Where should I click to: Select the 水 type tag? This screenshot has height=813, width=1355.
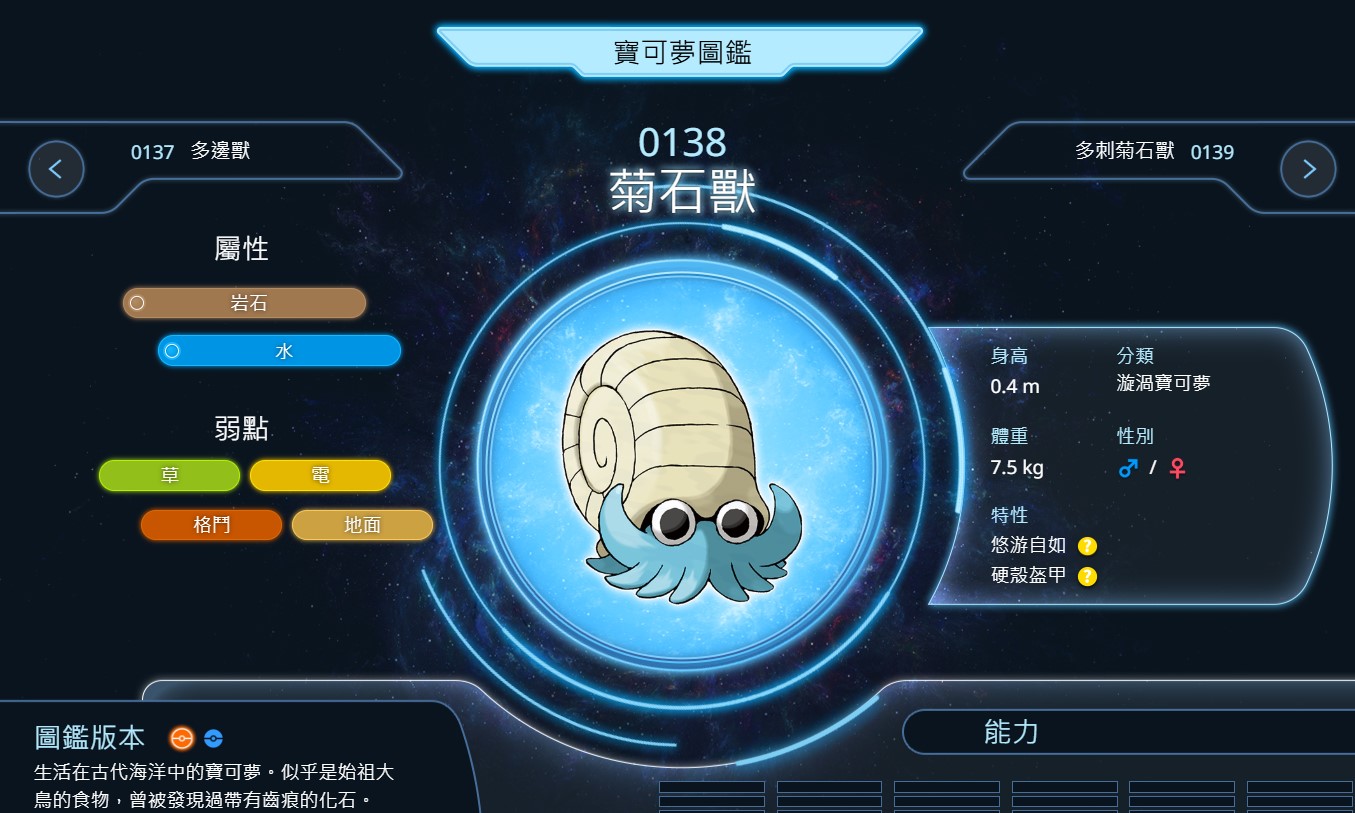[x=280, y=351]
